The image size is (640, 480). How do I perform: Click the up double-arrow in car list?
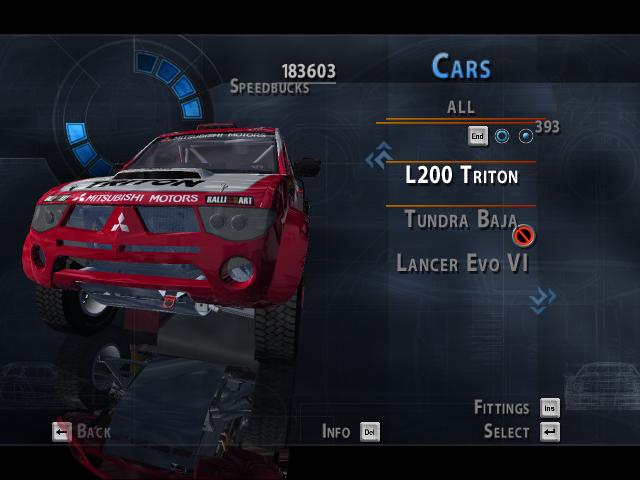[x=378, y=156]
